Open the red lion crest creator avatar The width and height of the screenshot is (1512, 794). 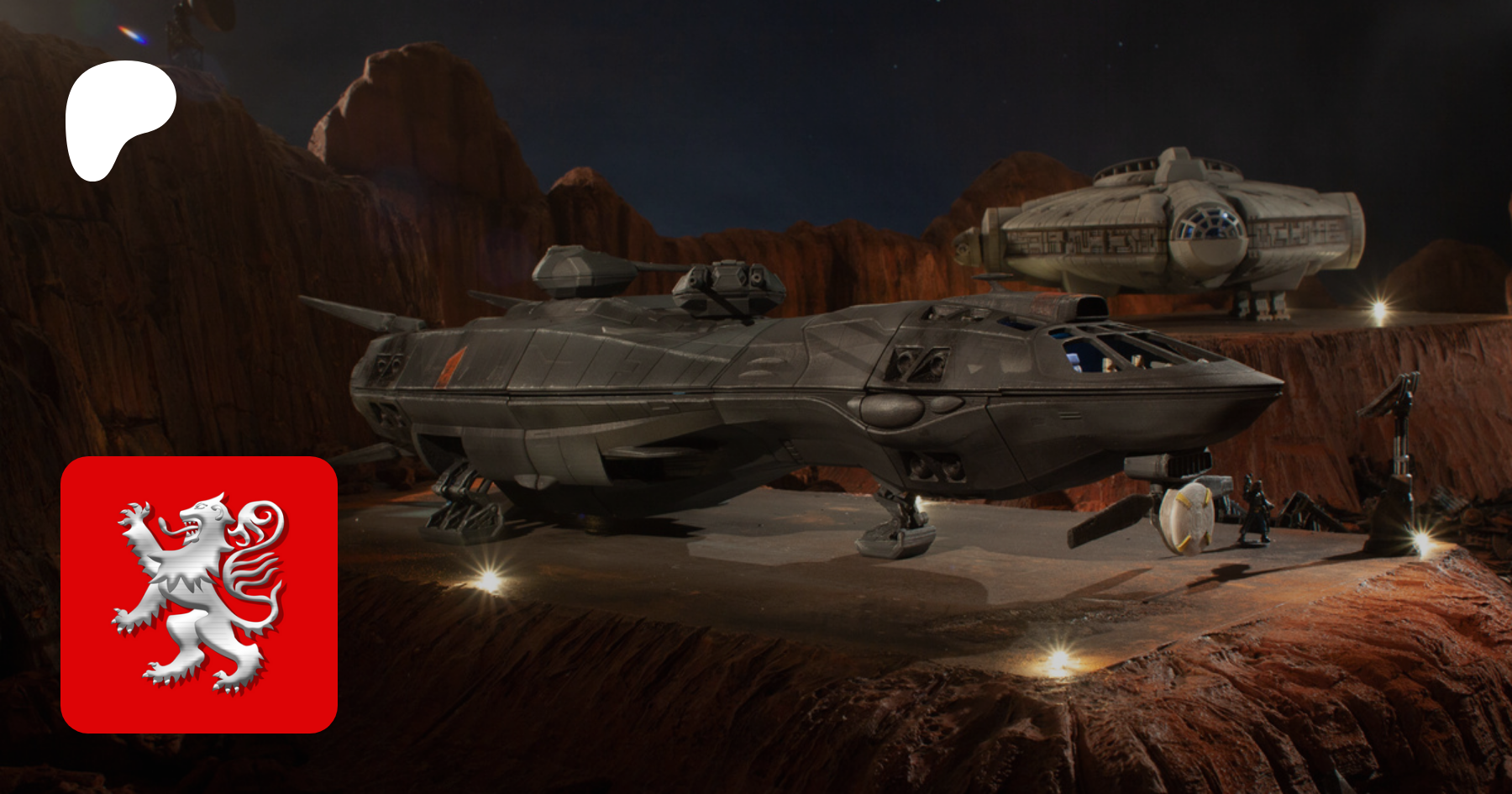199,595
